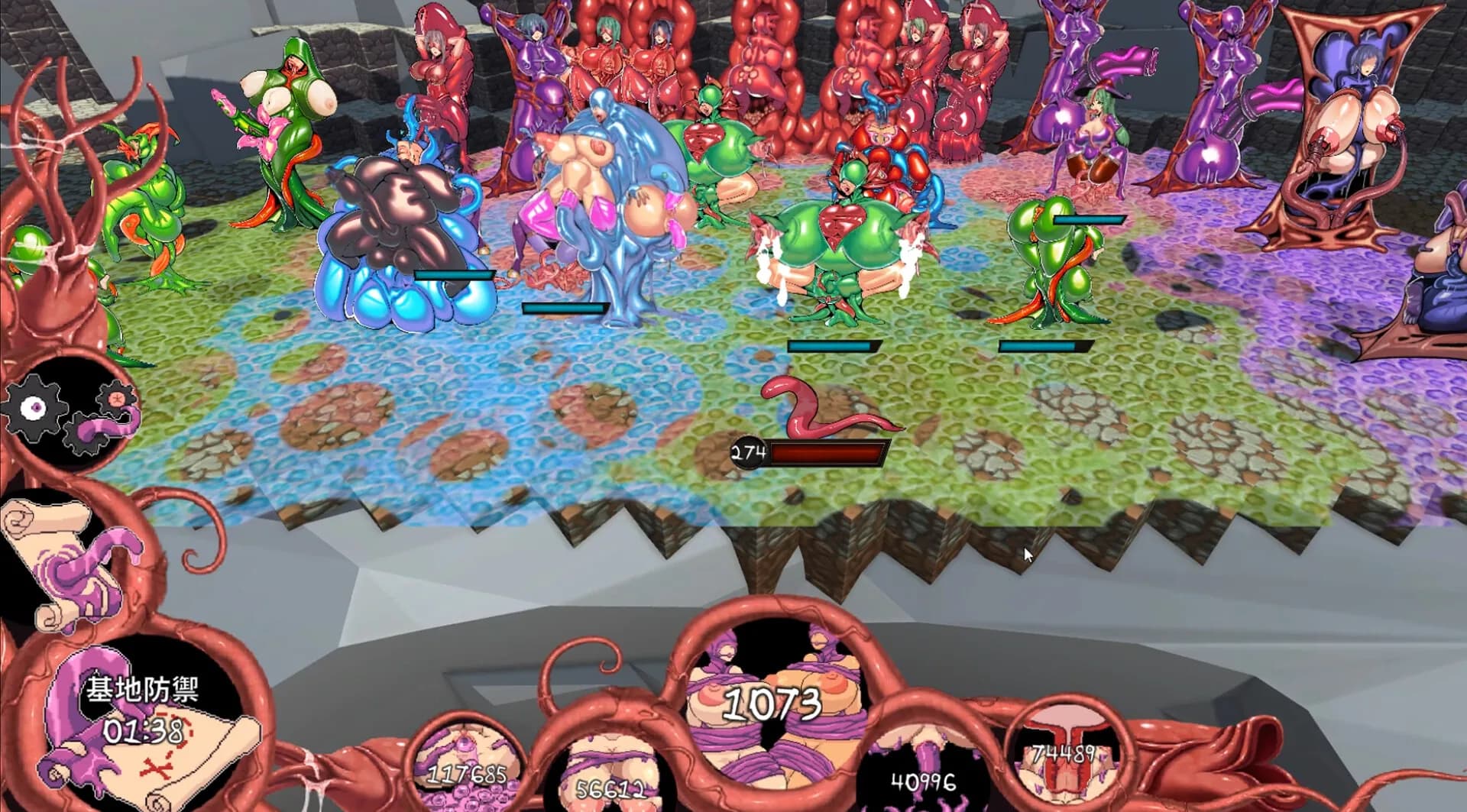Click the worm's red health bar
1467x812 pixels.
tap(829, 452)
